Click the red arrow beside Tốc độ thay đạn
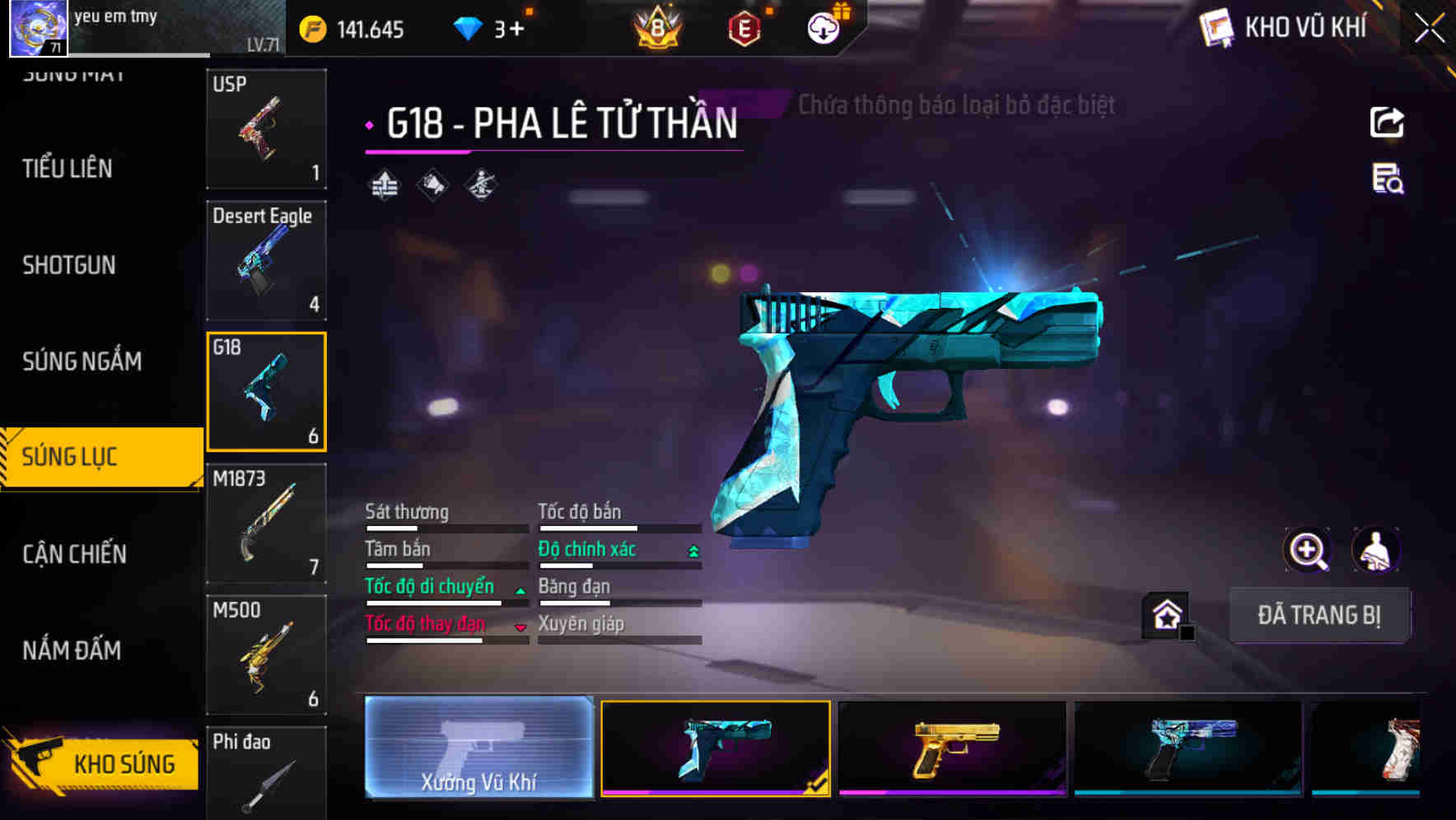The image size is (1456, 820). tap(520, 627)
